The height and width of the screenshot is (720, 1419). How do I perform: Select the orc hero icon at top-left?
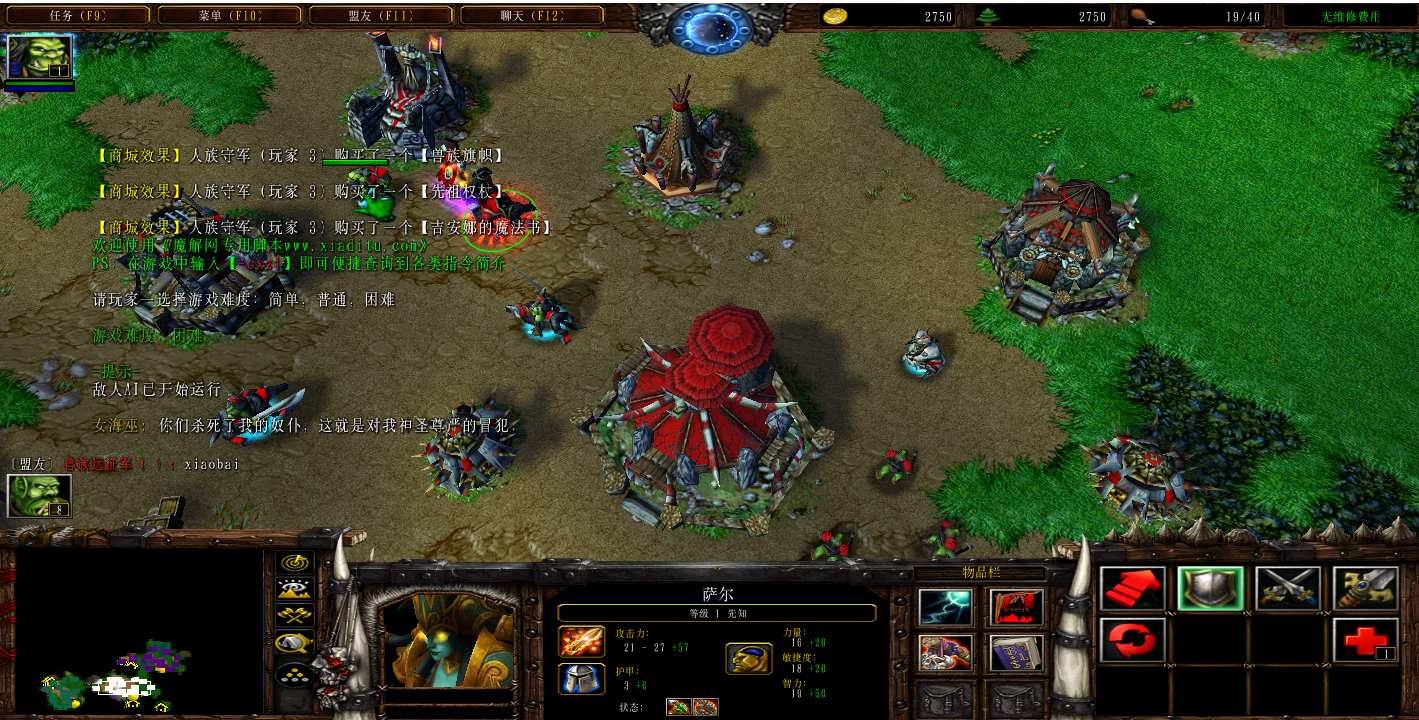coord(39,57)
